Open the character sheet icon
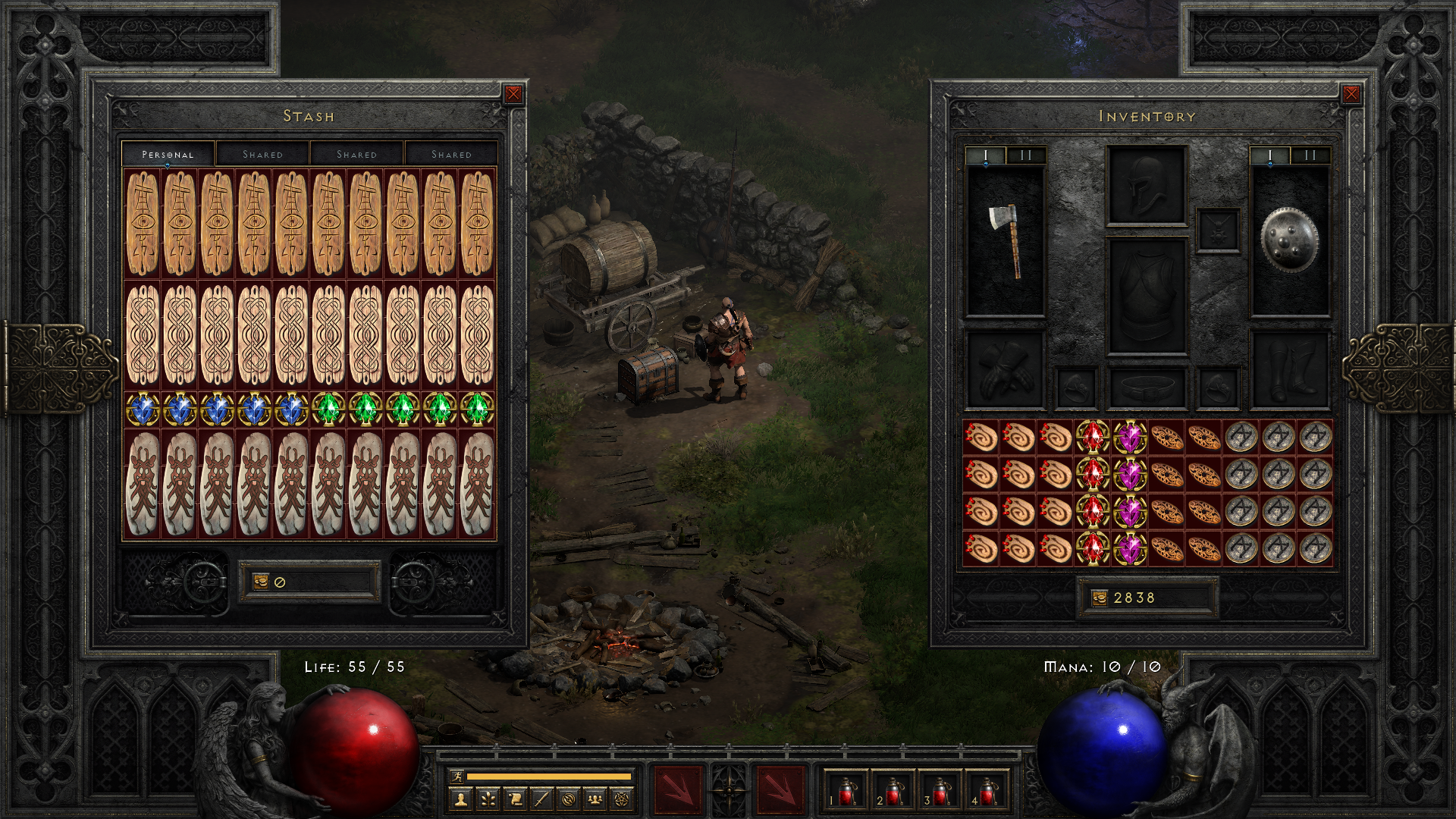1456x819 pixels. tap(460, 799)
